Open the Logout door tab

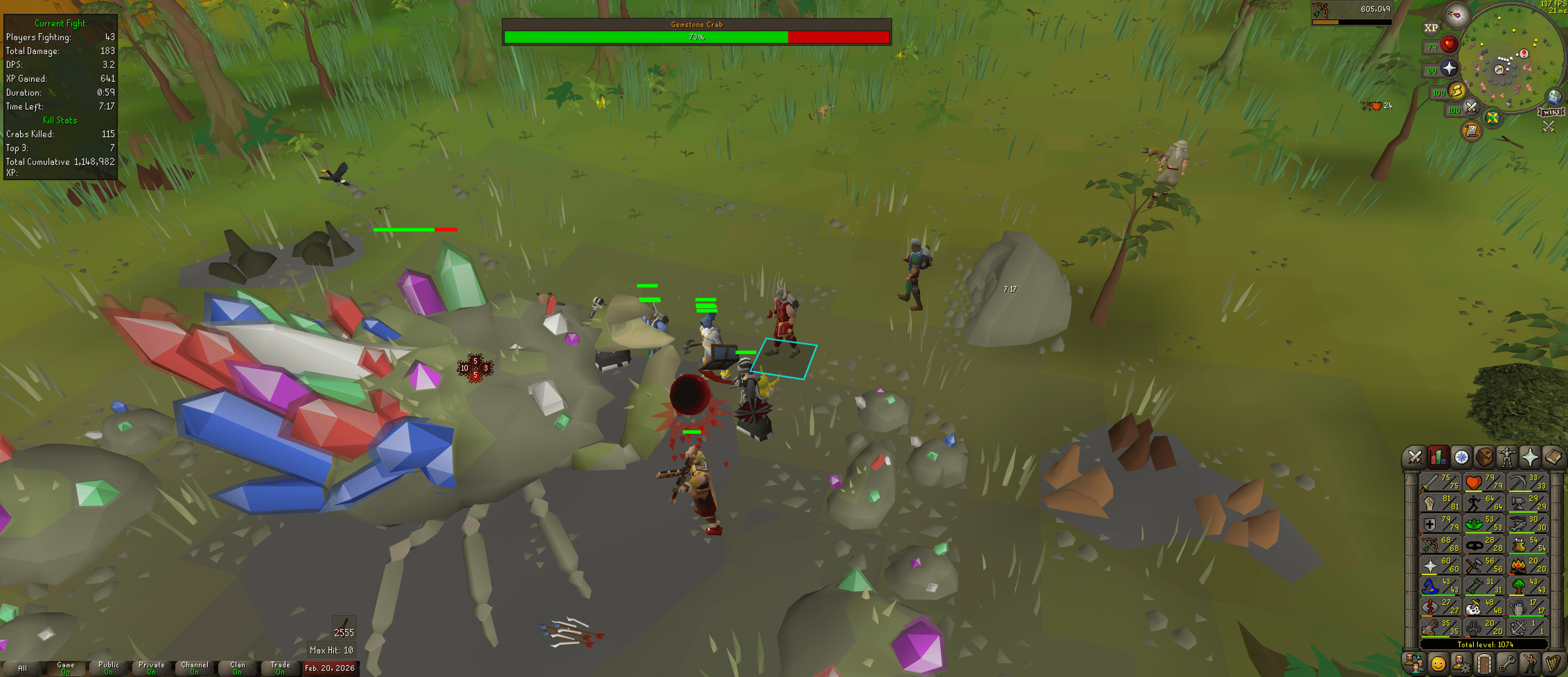click(x=1485, y=664)
